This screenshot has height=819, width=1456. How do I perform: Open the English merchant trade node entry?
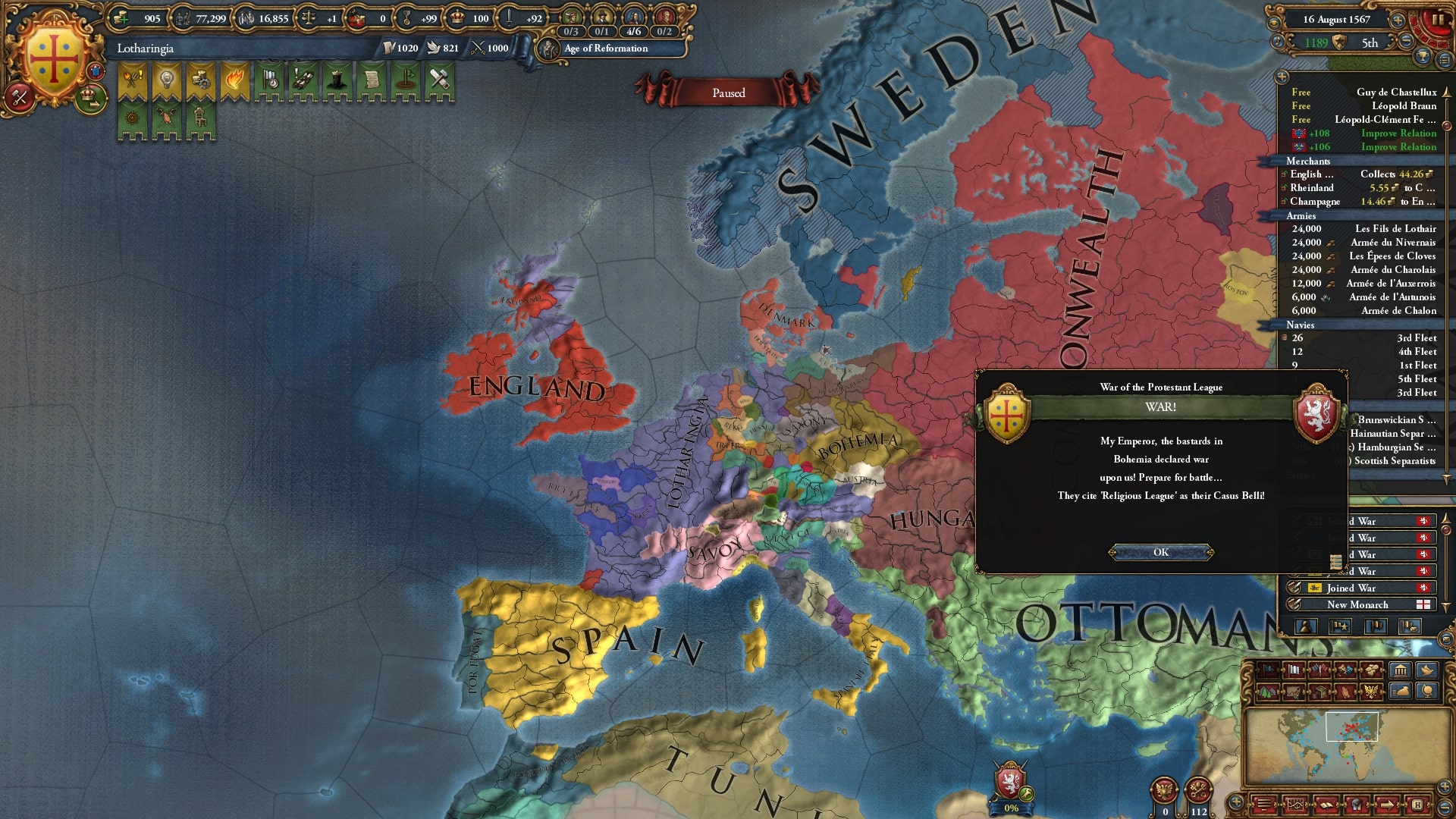click(1311, 174)
